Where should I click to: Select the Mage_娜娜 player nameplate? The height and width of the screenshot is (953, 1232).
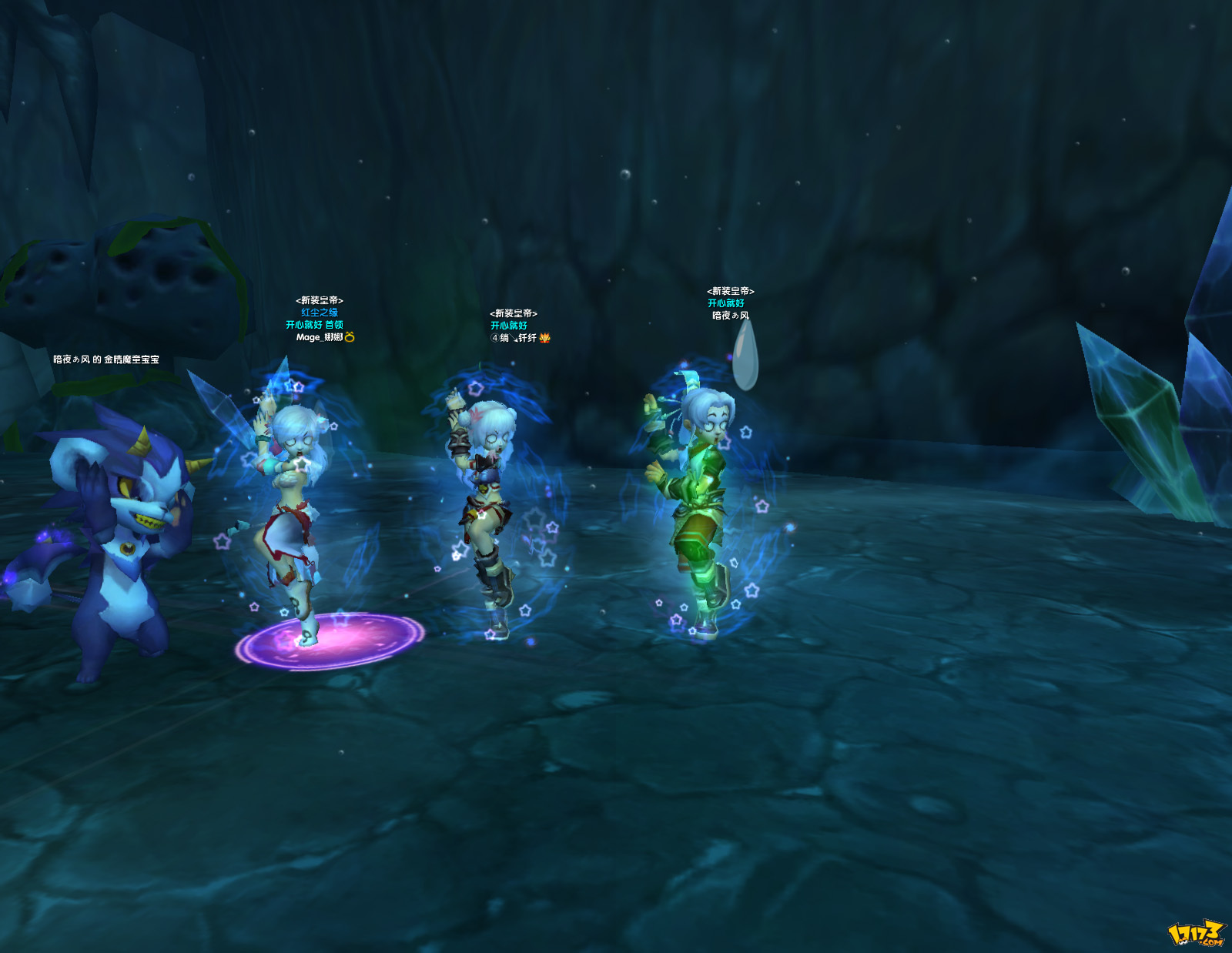(320, 337)
